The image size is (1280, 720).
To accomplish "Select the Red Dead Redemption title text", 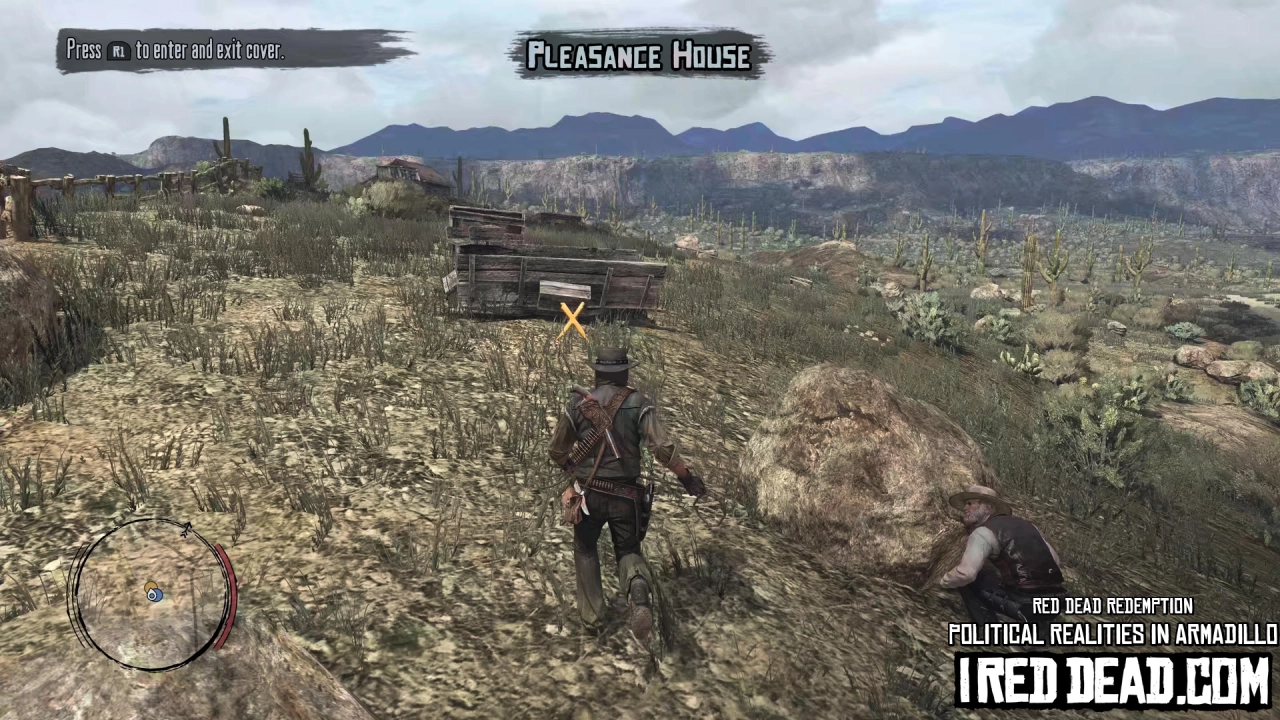I will (1112, 606).
